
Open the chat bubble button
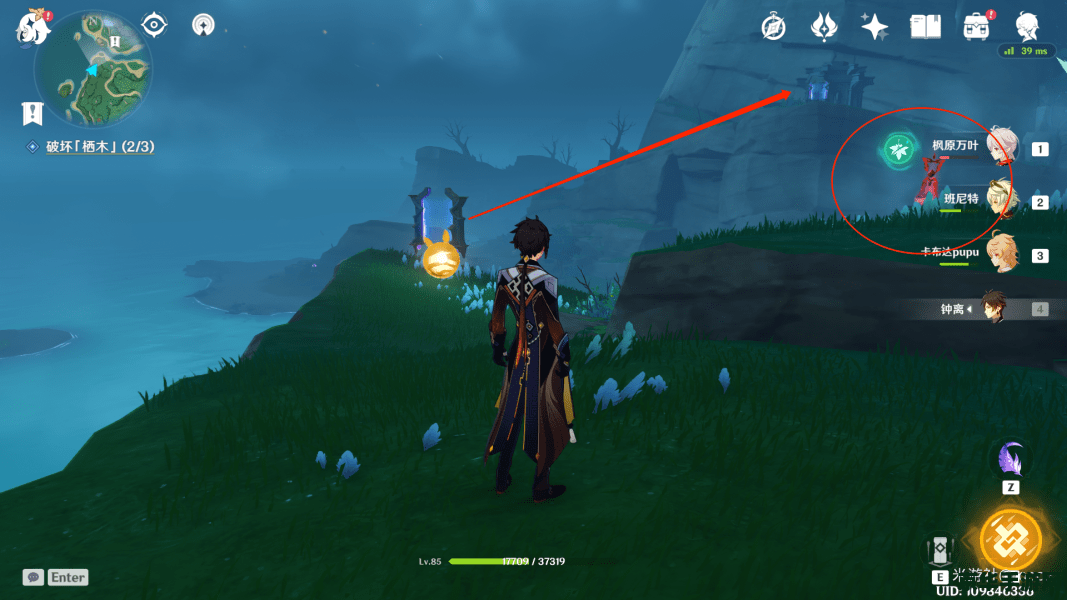[33, 577]
